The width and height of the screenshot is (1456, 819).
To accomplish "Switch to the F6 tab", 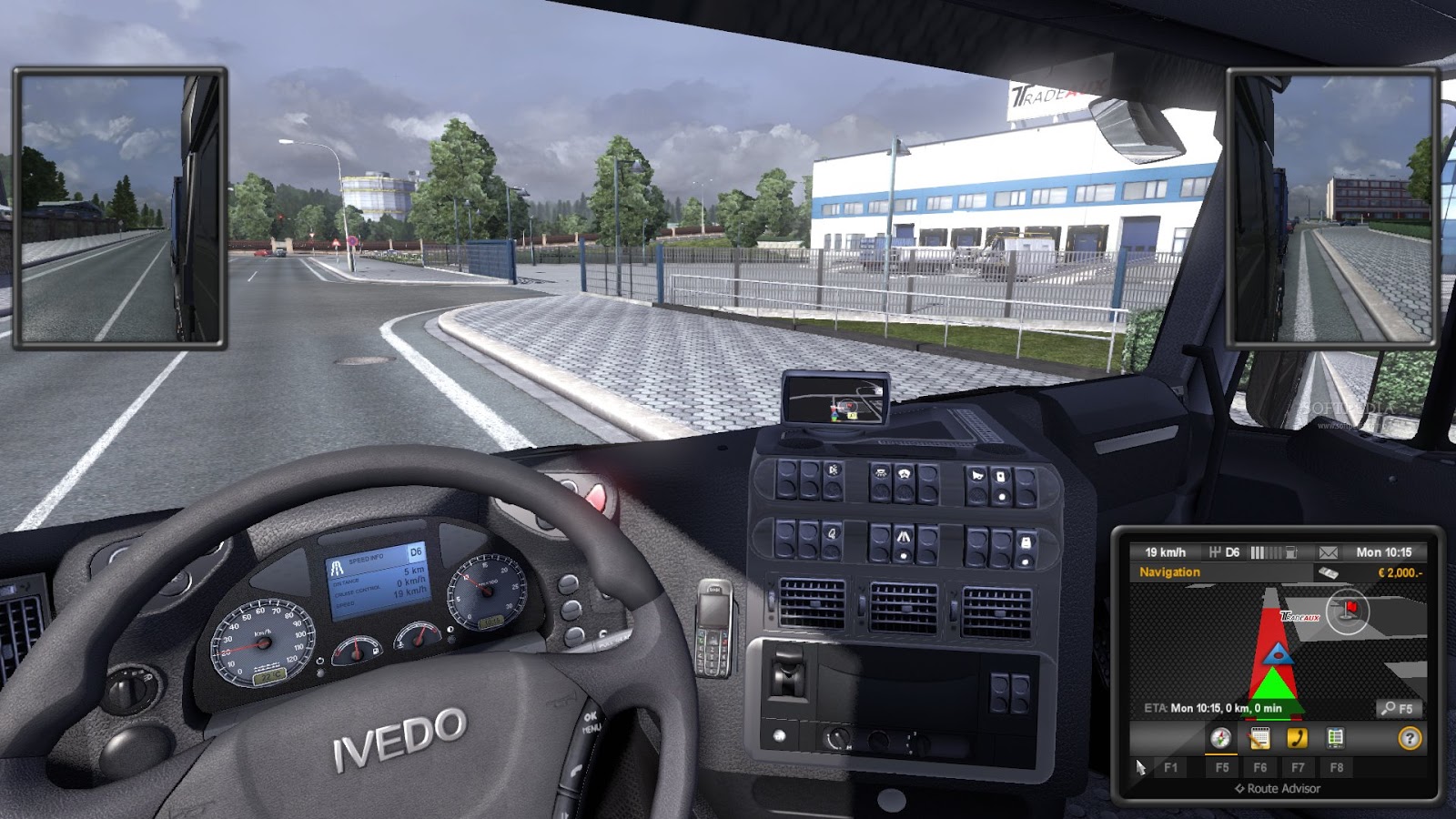I will (x=1262, y=768).
